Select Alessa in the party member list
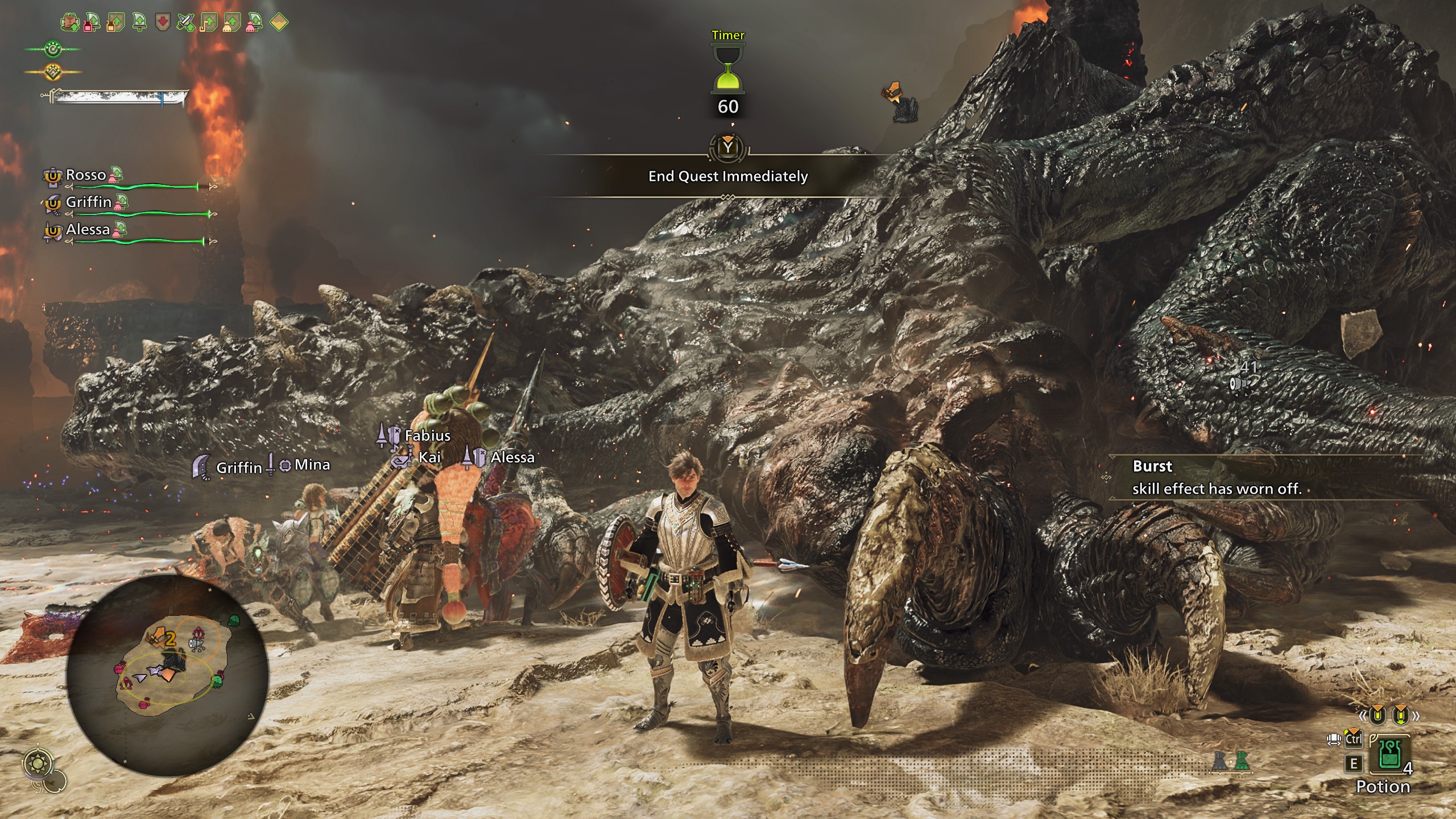This screenshot has width=1456, height=819. pyautogui.click(x=88, y=229)
